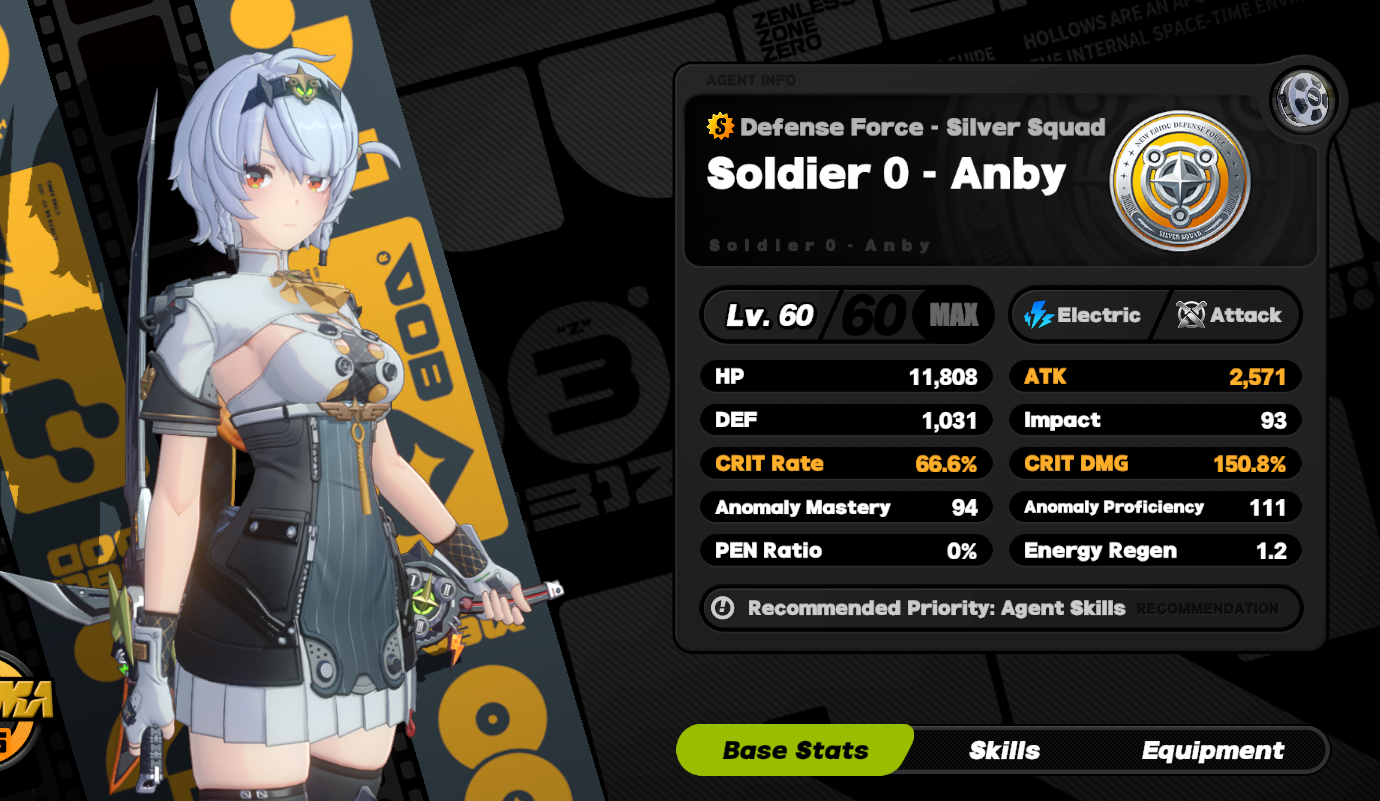Select the Base Stats tab button
Image resolution: width=1380 pixels, height=801 pixels.
tap(794, 750)
